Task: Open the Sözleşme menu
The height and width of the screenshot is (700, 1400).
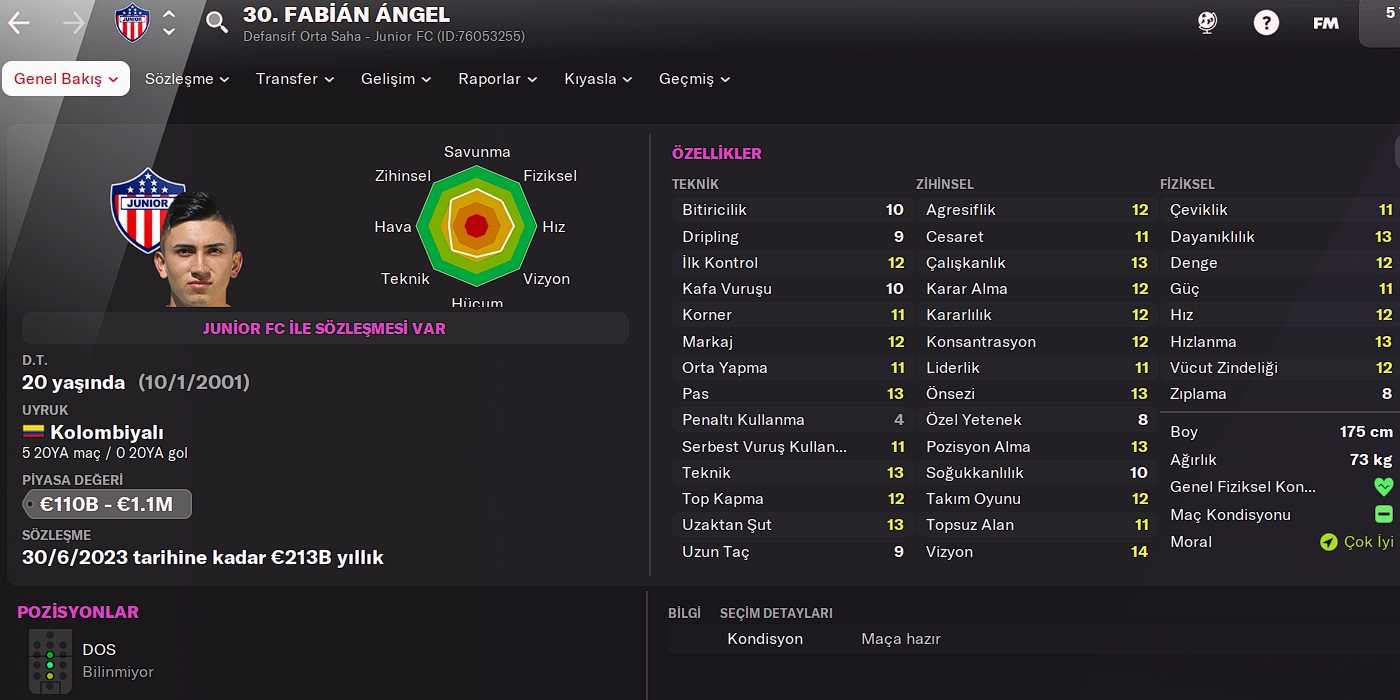Action: pyautogui.click(x=187, y=79)
